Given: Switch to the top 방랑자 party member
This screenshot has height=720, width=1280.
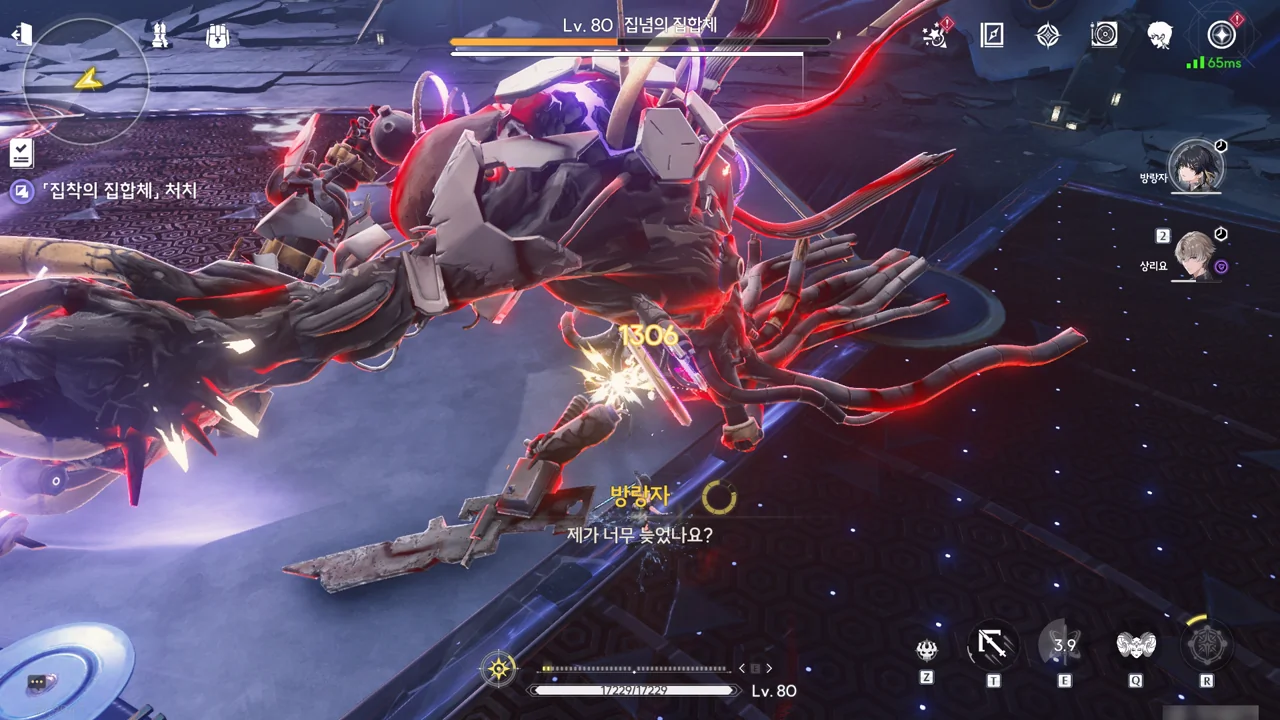Looking at the screenshot, I should pos(1195,167).
